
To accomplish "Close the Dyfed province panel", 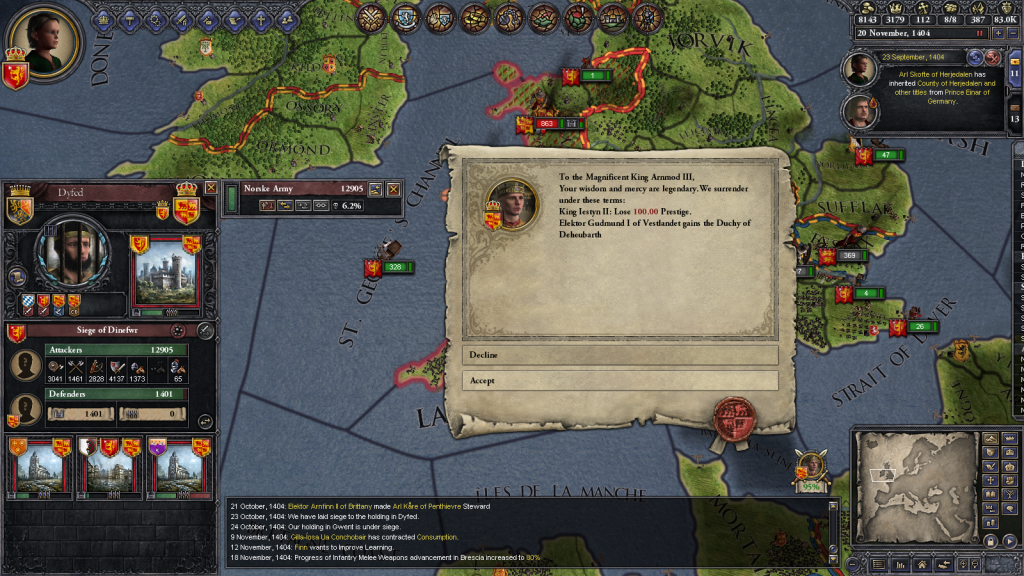I will [211, 187].
